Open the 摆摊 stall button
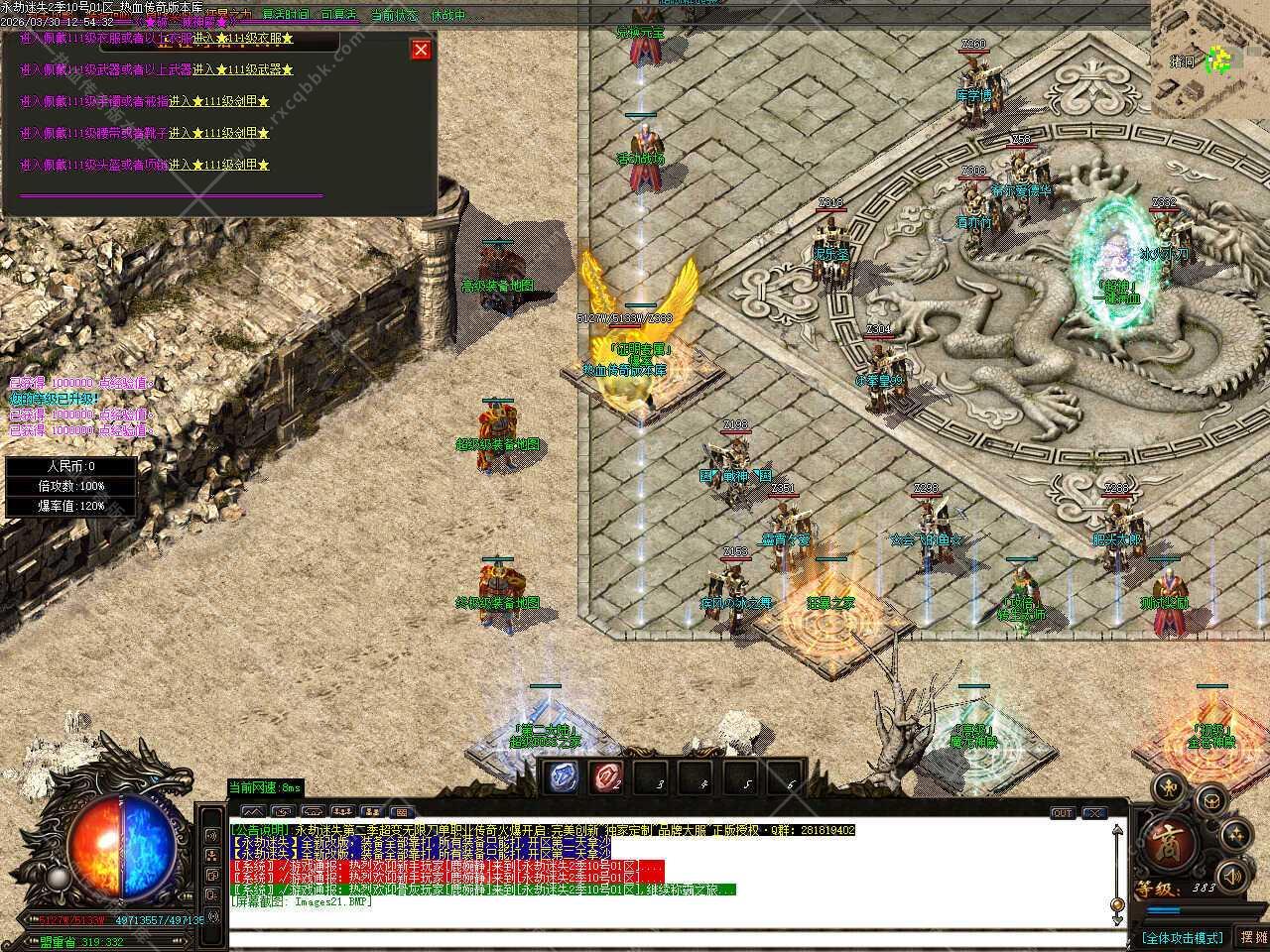1270x952 pixels. (1252, 937)
